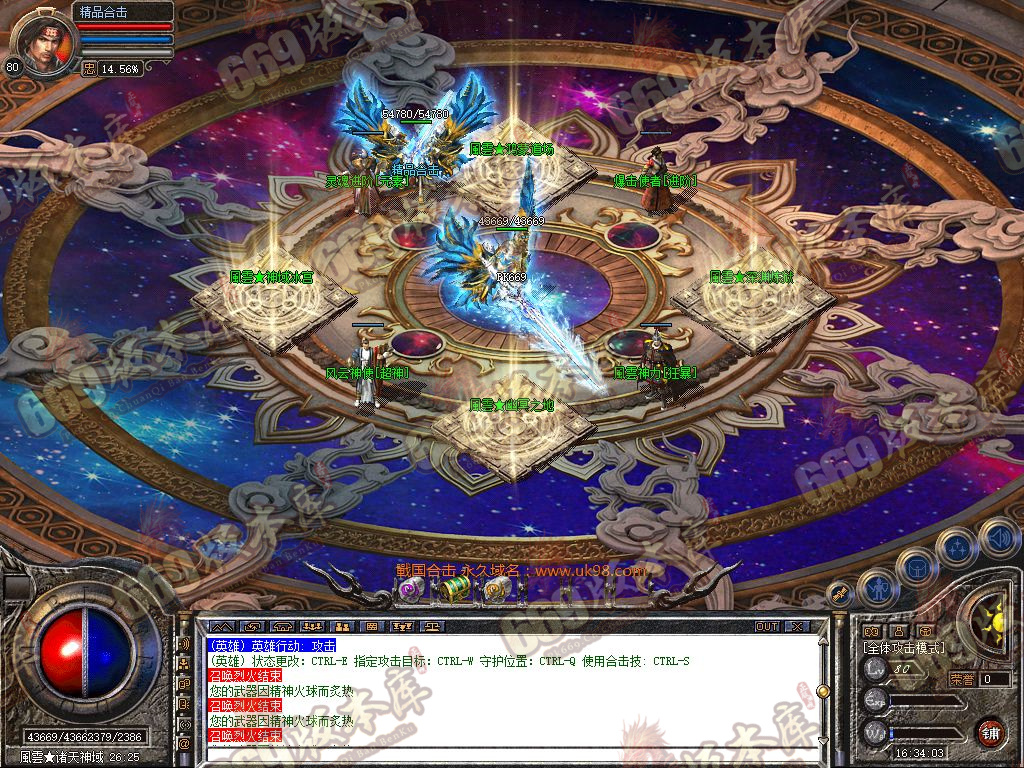Click the hero portrait in the corner
The width and height of the screenshot is (1024, 768).
click(42, 42)
